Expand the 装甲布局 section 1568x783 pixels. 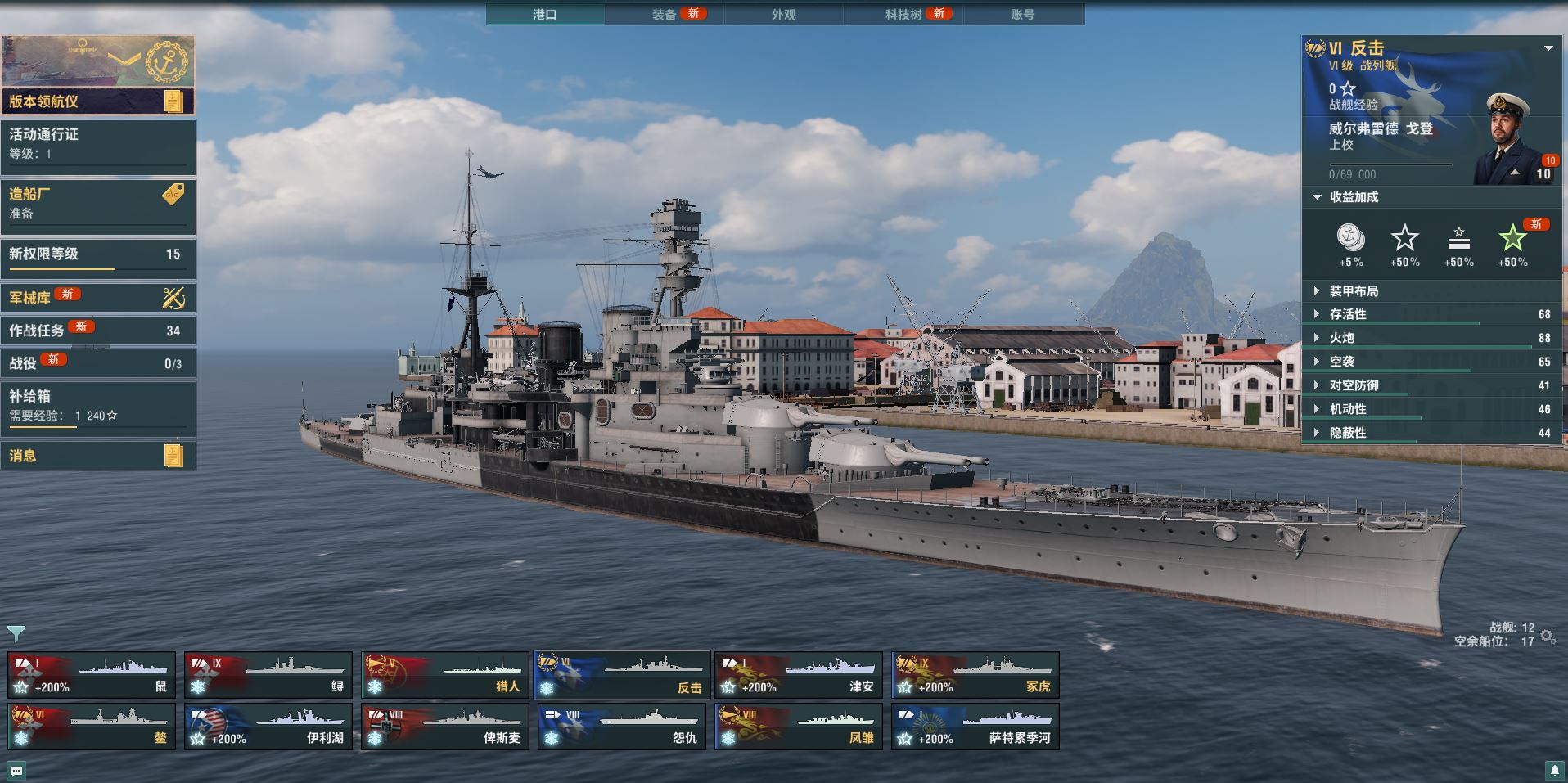point(1354,291)
